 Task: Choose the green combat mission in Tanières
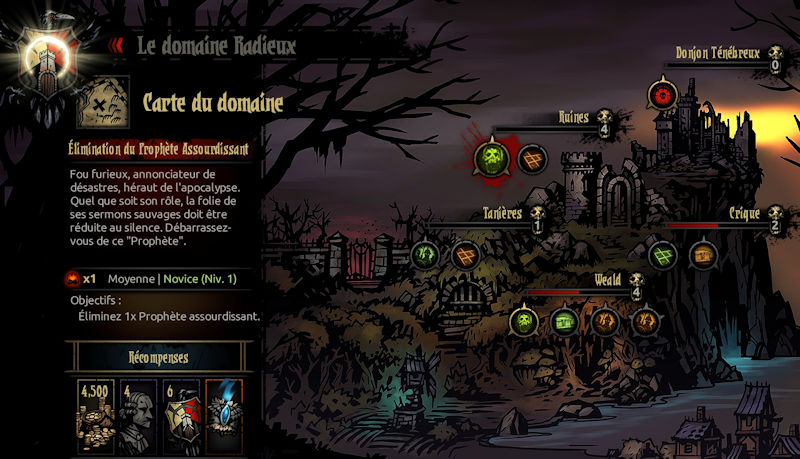pos(425,255)
